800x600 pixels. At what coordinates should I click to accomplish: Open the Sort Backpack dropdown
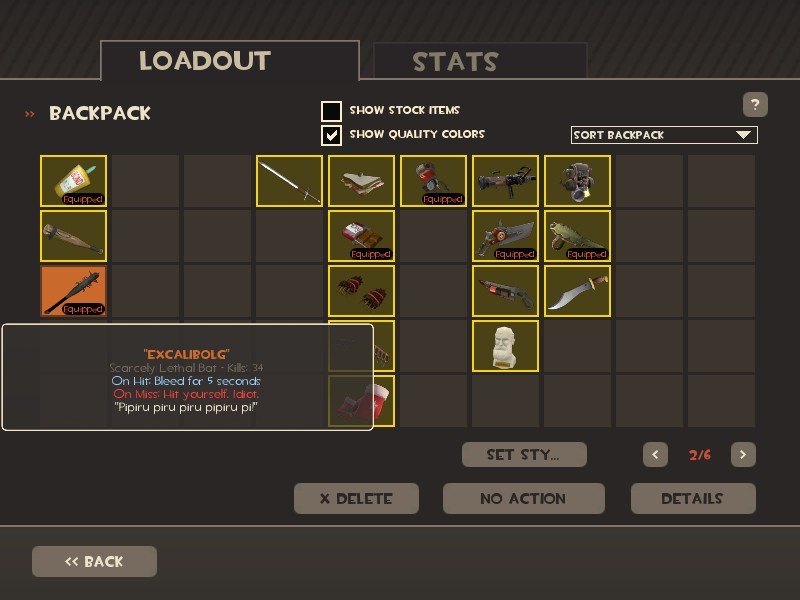(664, 135)
